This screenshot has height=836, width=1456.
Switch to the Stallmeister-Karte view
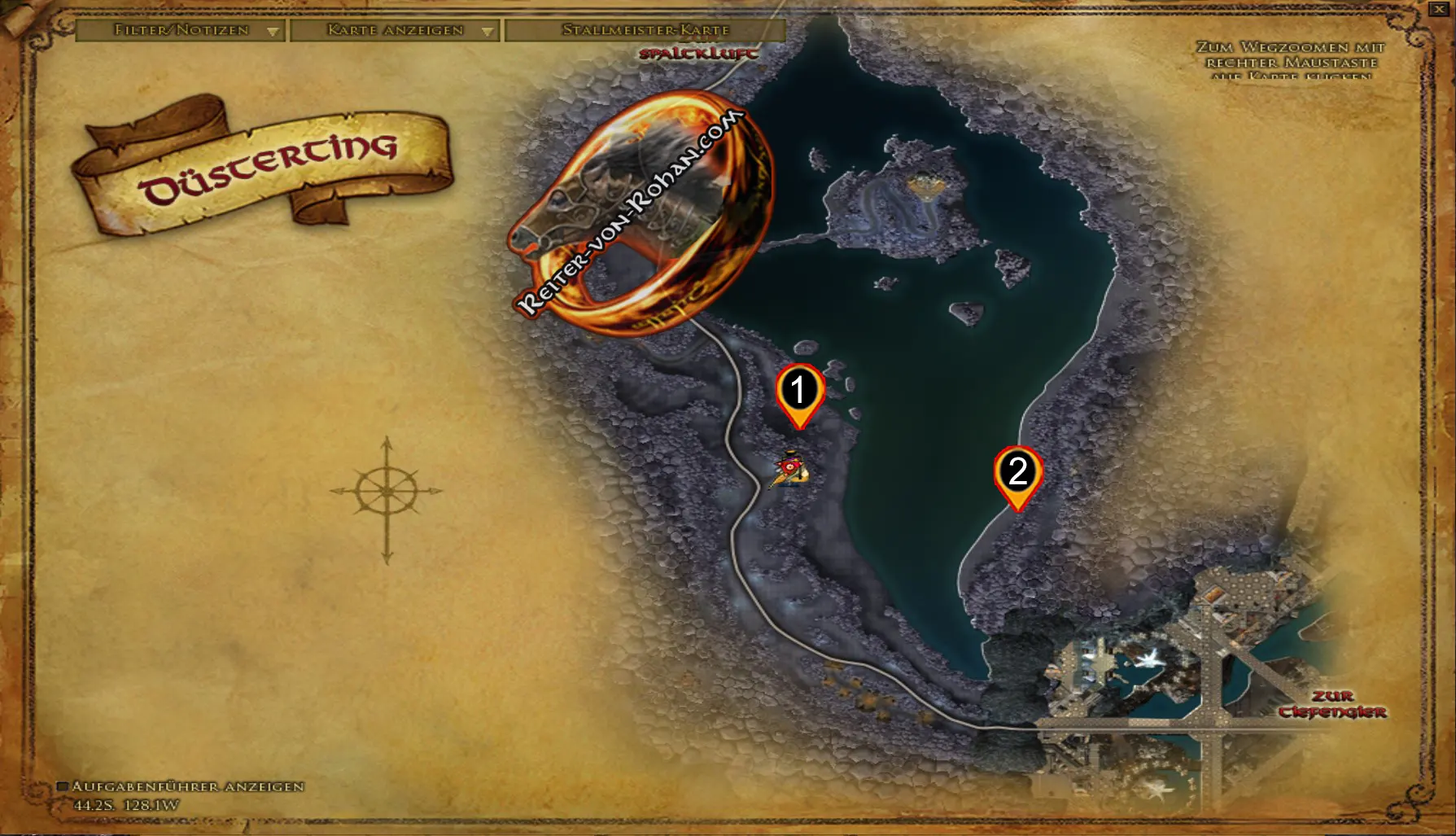pos(643,29)
